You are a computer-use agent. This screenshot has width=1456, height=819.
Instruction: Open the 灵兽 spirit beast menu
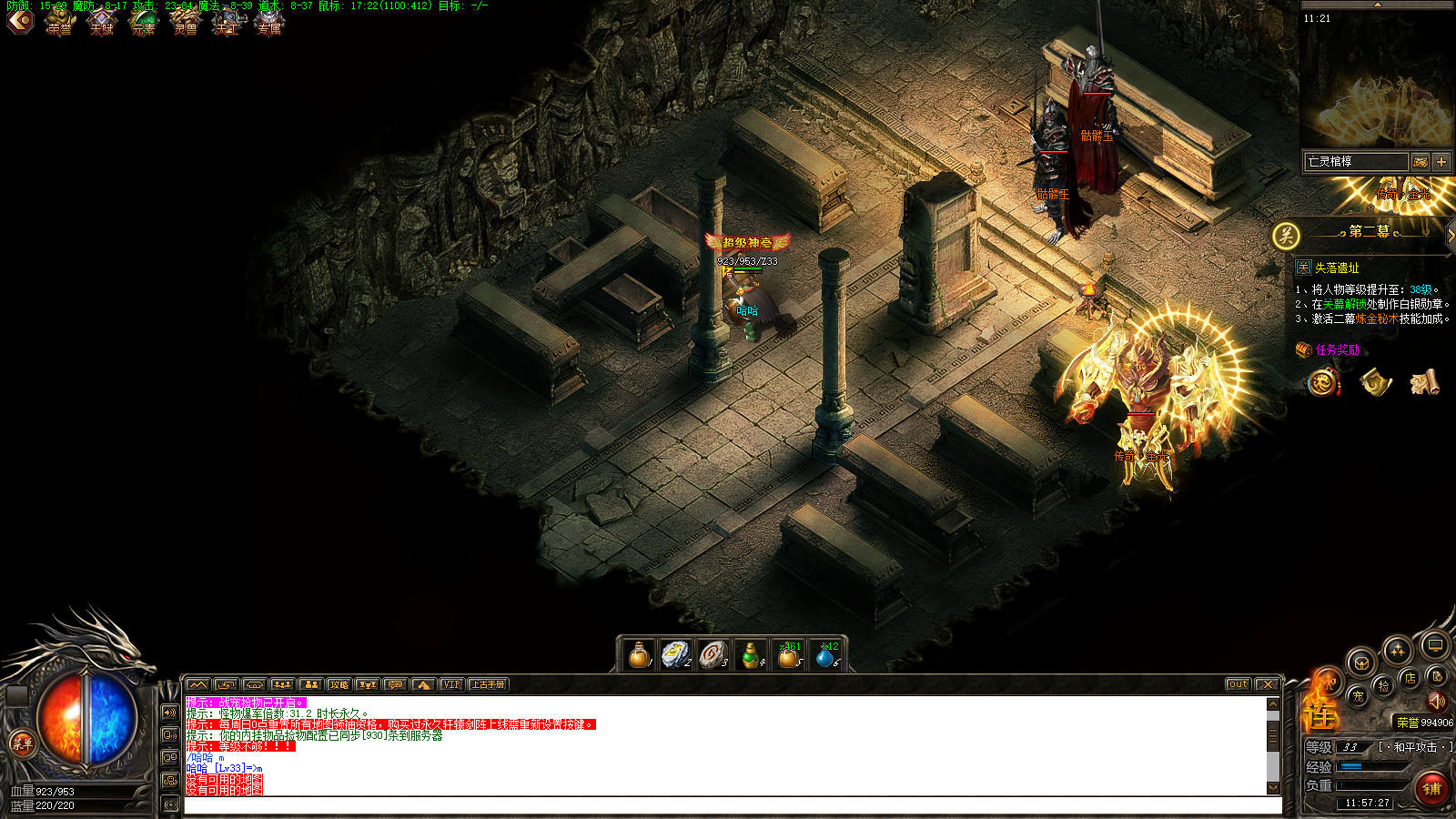point(186,22)
